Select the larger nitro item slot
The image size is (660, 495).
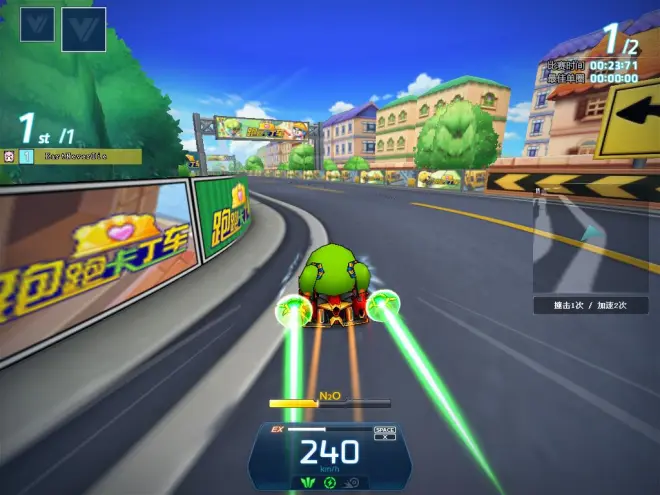tap(83, 29)
